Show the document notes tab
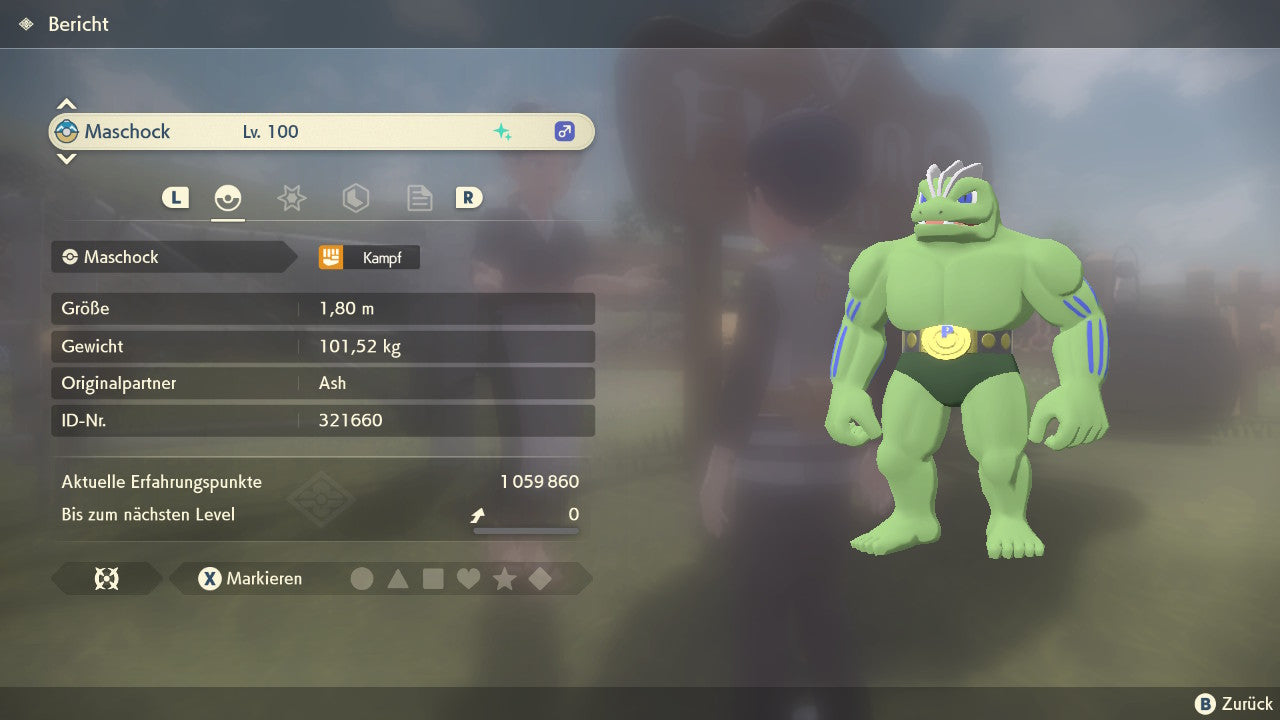This screenshot has width=1280, height=720. point(419,198)
